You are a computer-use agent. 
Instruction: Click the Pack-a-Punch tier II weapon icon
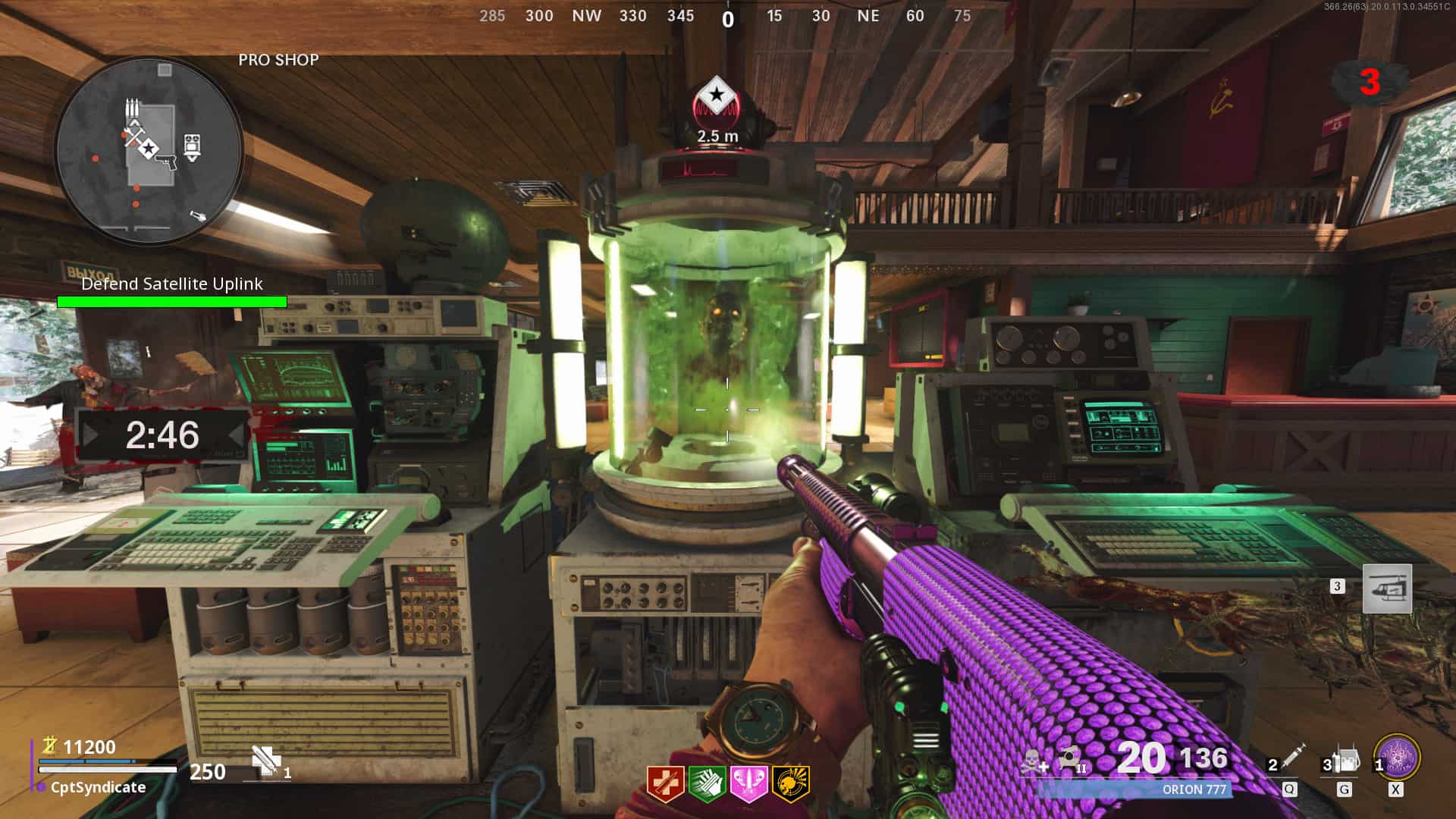point(1072,758)
